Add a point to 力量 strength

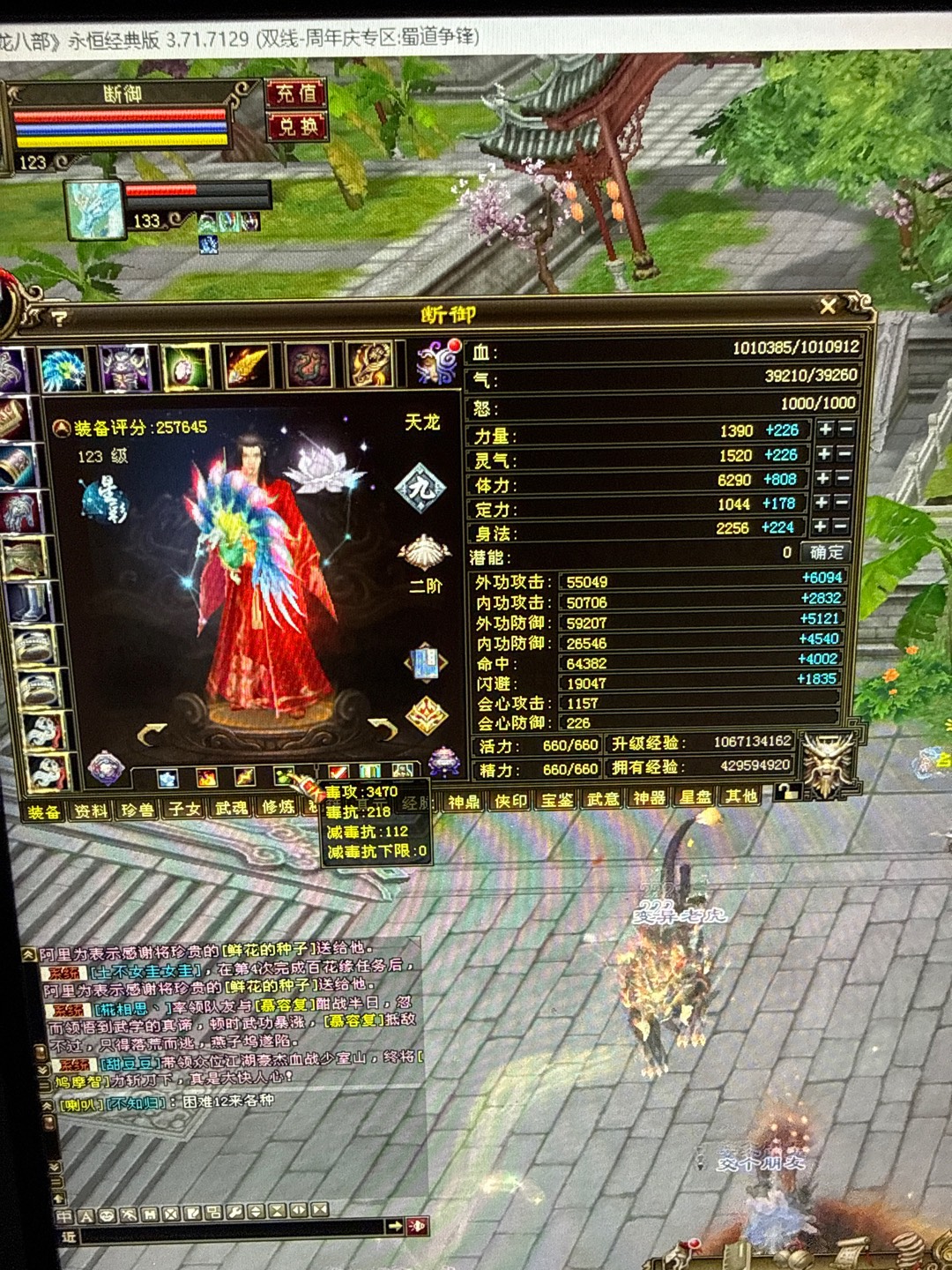pos(824,430)
